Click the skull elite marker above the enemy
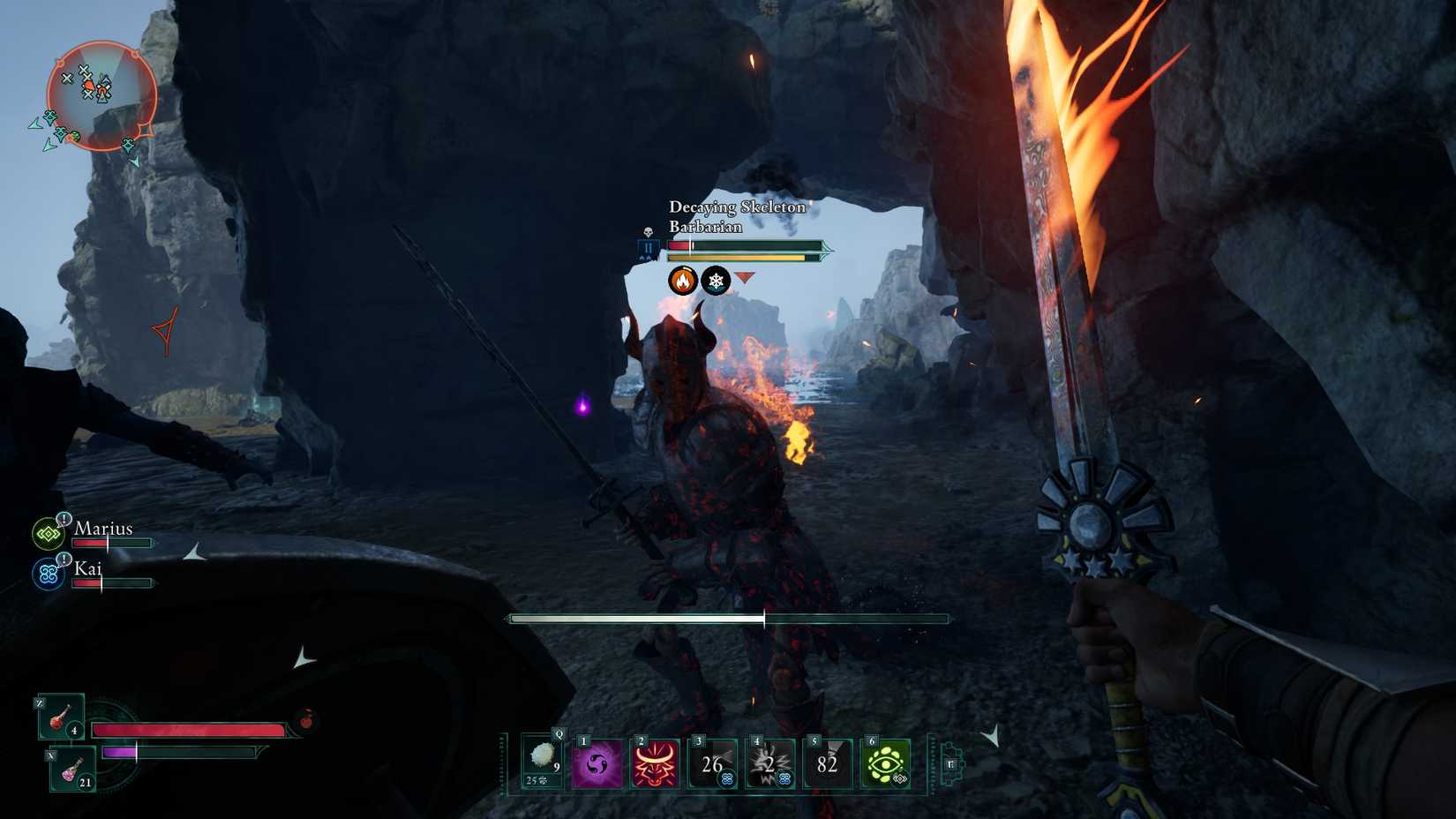Image resolution: width=1456 pixels, height=819 pixels. (649, 232)
